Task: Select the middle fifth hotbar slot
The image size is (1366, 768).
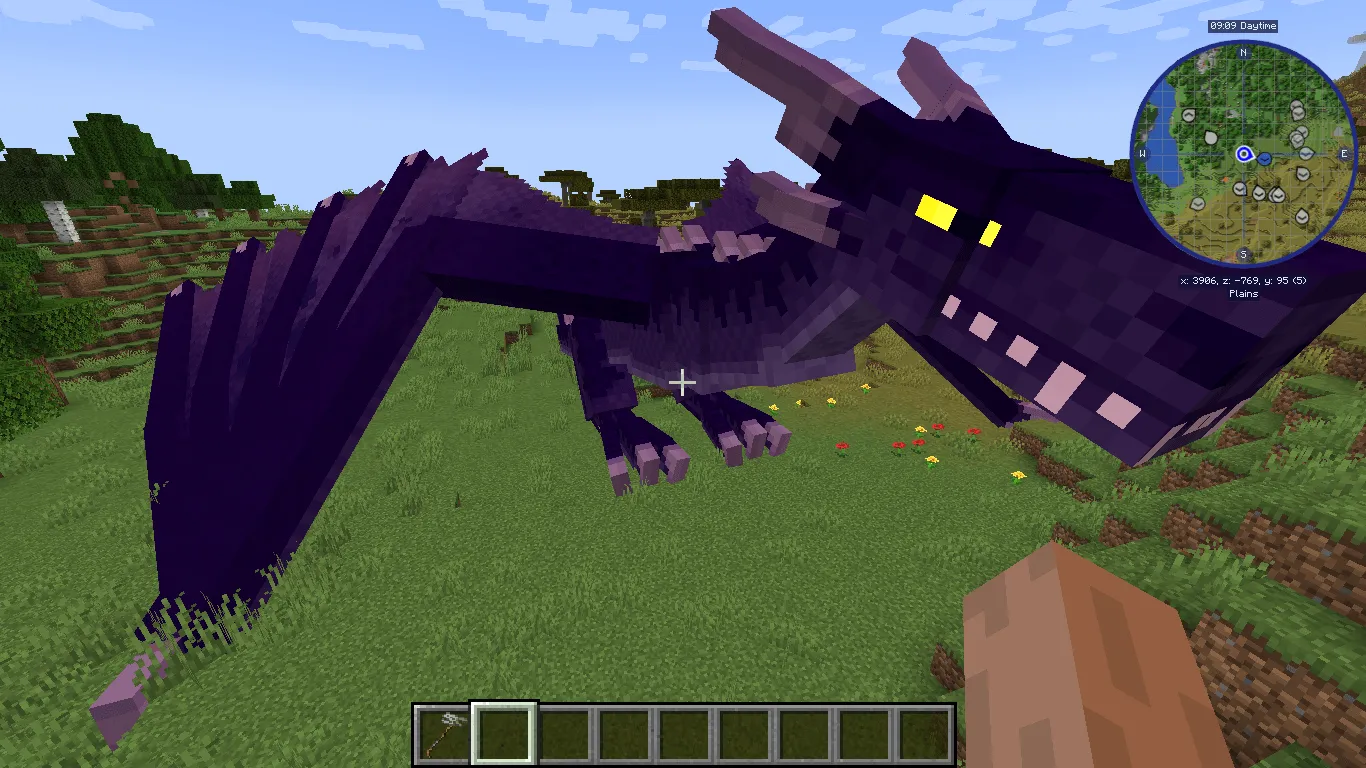Action: 685,733
